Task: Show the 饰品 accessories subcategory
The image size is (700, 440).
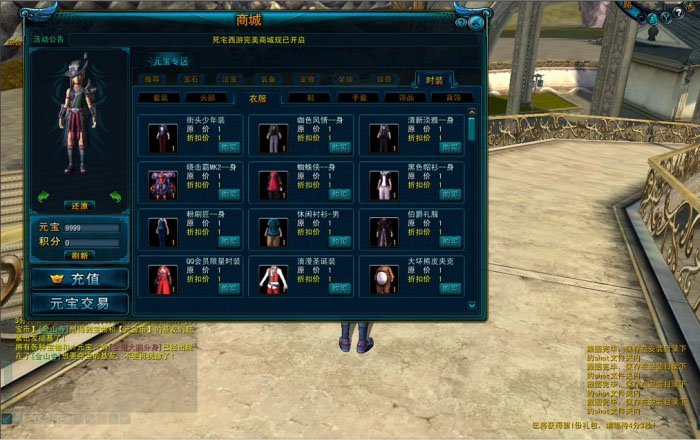Action: (x=406, y=98)
